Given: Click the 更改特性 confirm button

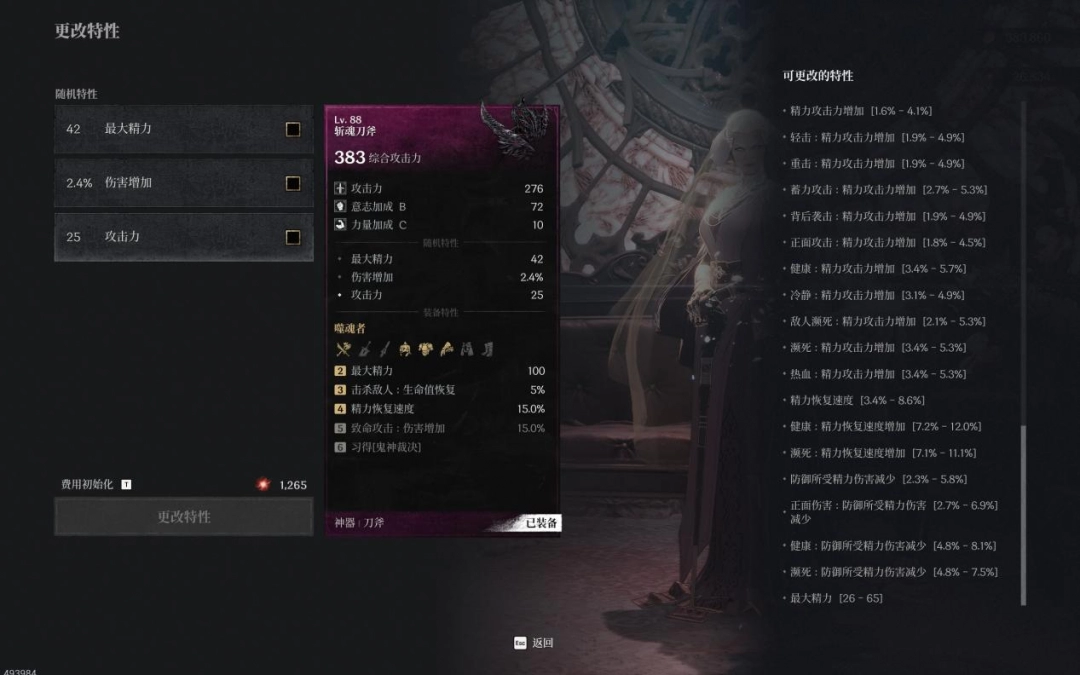Looking at the screenshot, I should click(x=184, y=517).
